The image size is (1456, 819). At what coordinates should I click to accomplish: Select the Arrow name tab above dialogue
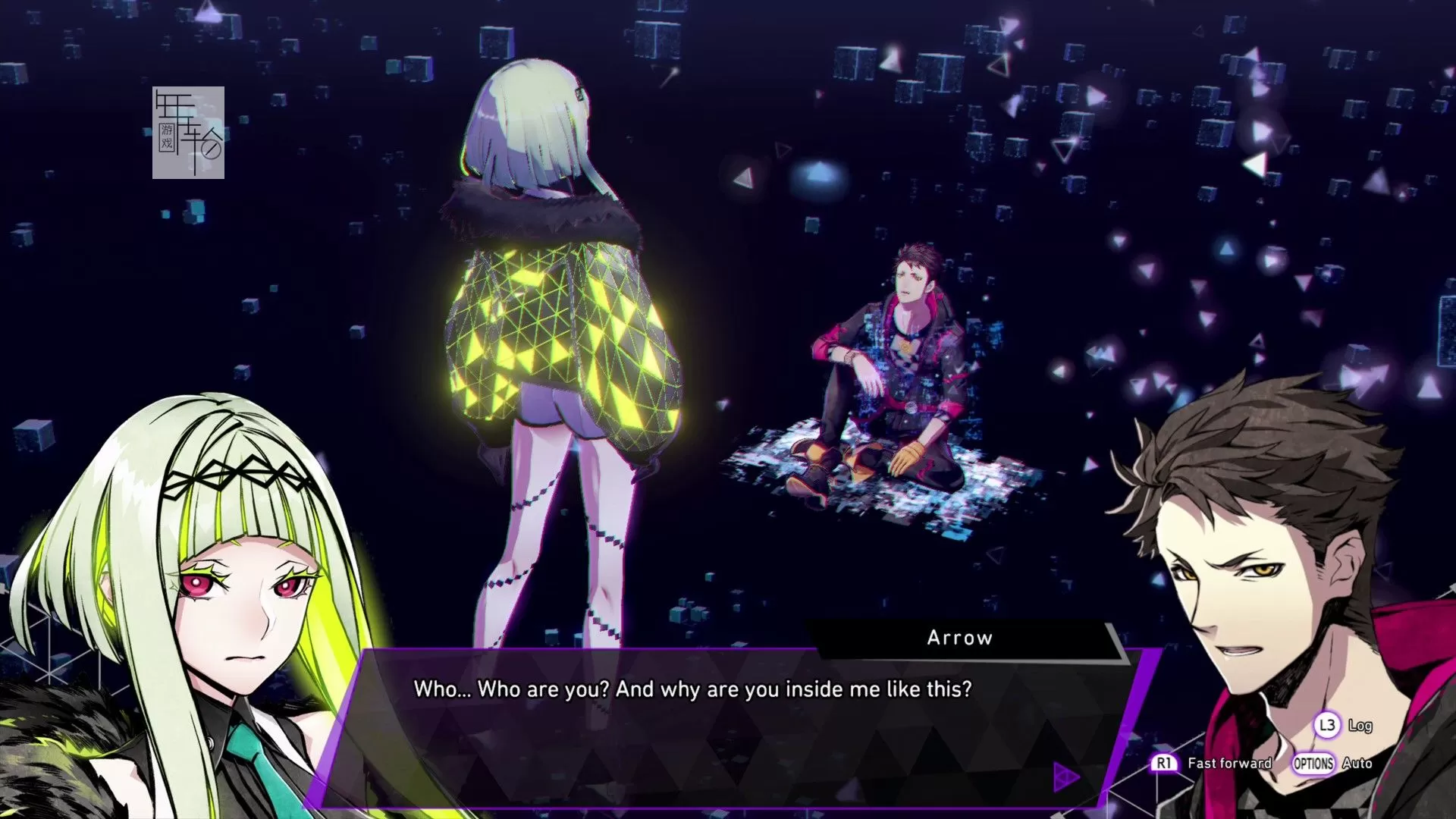(959, 638)
